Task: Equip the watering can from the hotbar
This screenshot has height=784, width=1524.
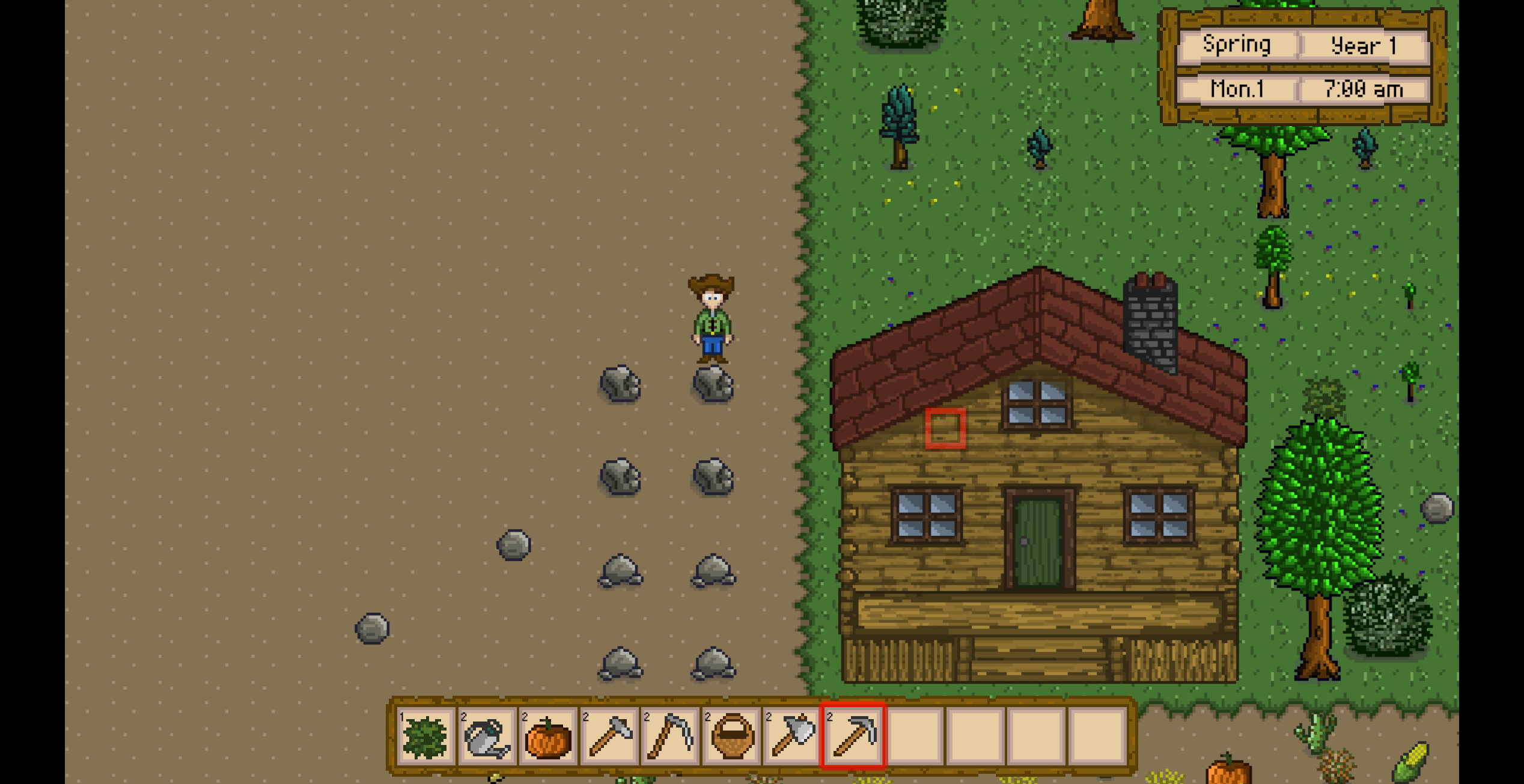Action: tap(487, 737)
